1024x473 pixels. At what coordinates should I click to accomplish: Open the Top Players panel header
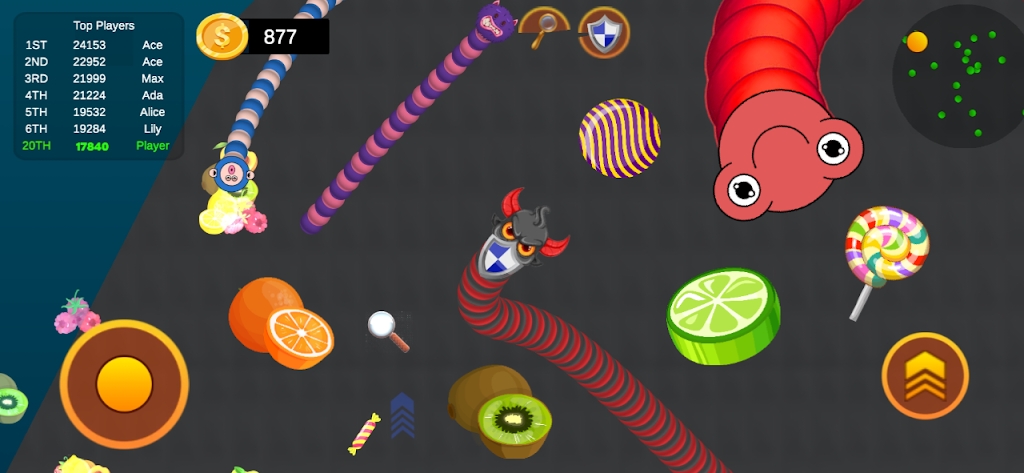(x=103, y=25)
